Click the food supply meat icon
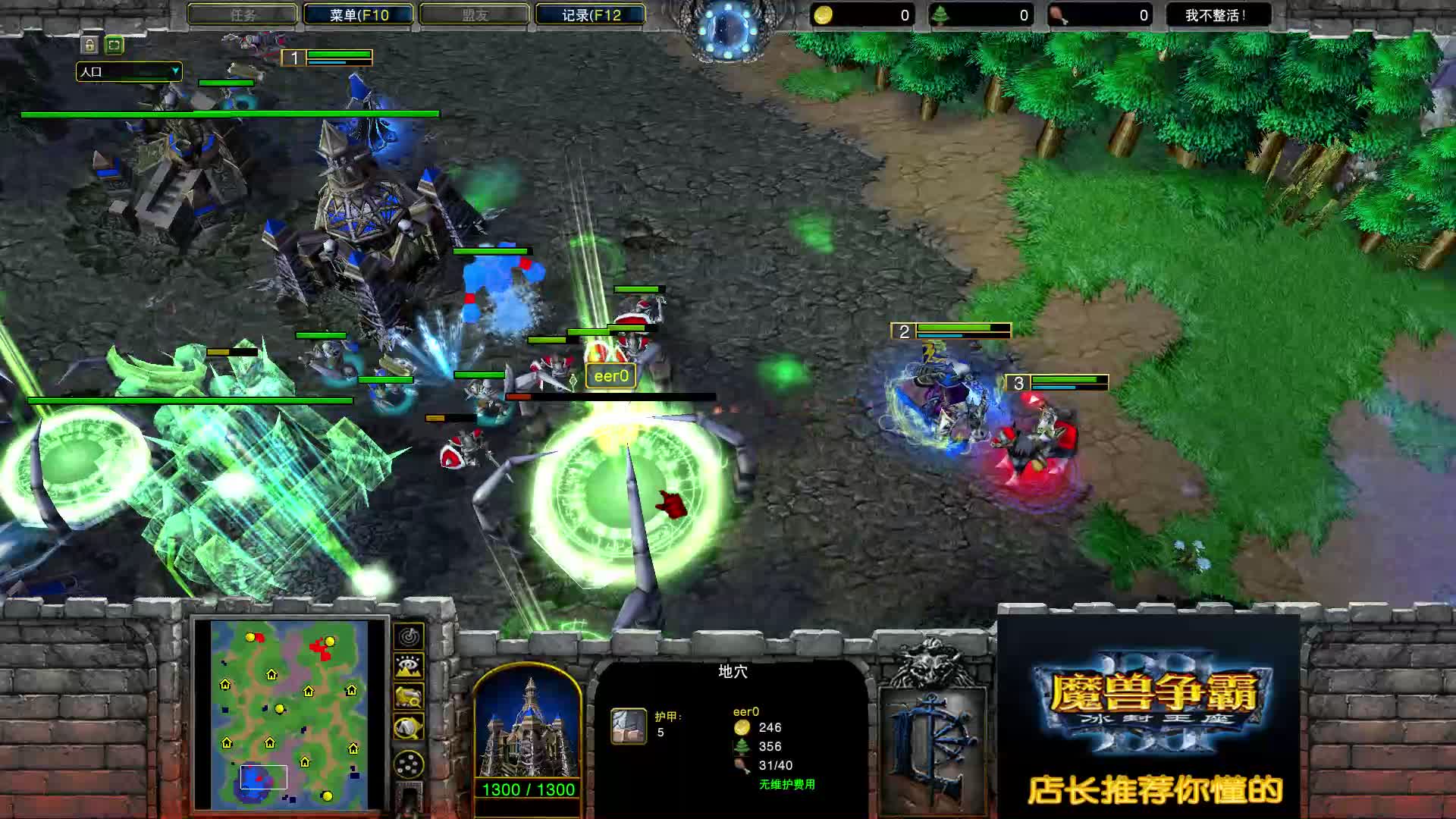The width and height of the screenshot is (1456, 819). (x=1059, y=14)
